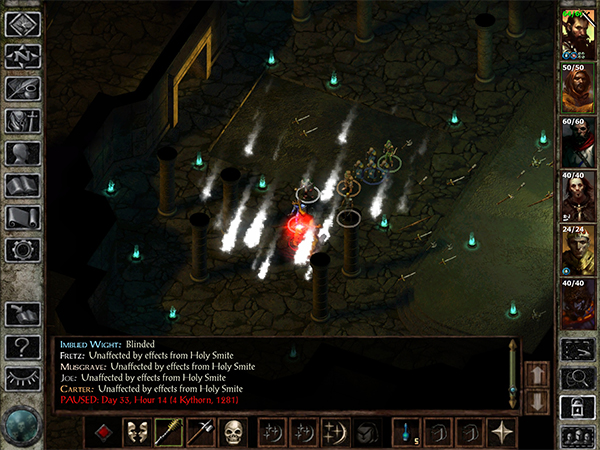
Task: Click the question mark help button
Action: coord(23,347)
